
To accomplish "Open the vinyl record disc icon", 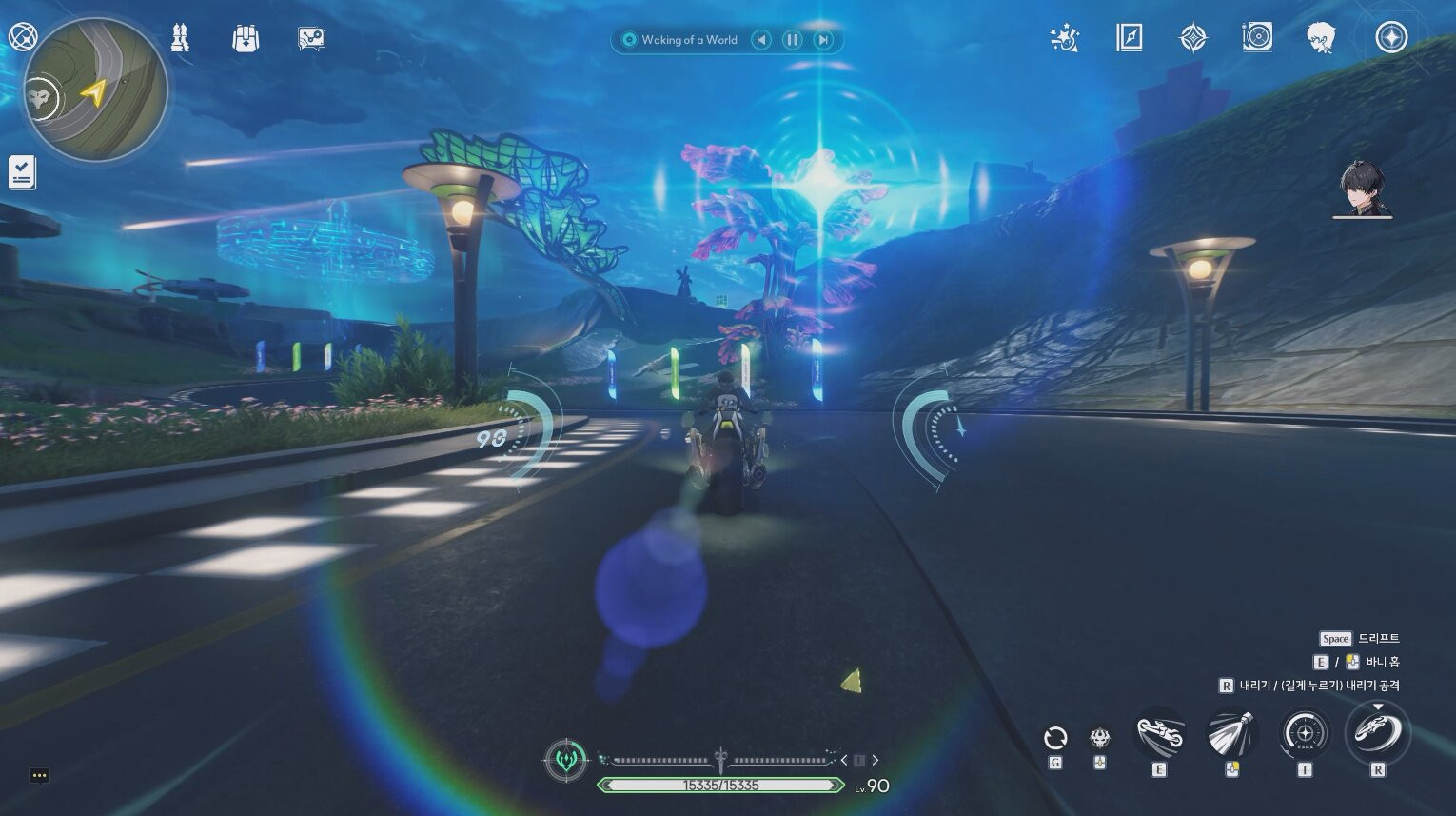I will point(1257,38).
